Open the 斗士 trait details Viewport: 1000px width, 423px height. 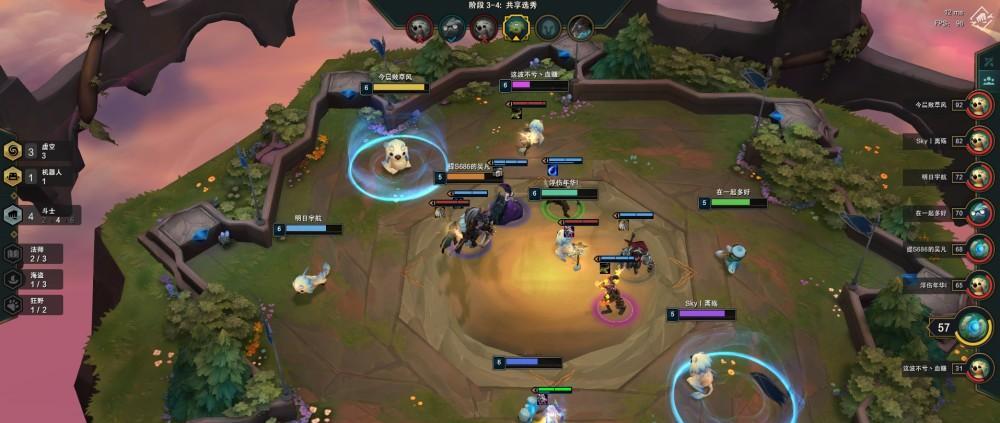[30, 213]
